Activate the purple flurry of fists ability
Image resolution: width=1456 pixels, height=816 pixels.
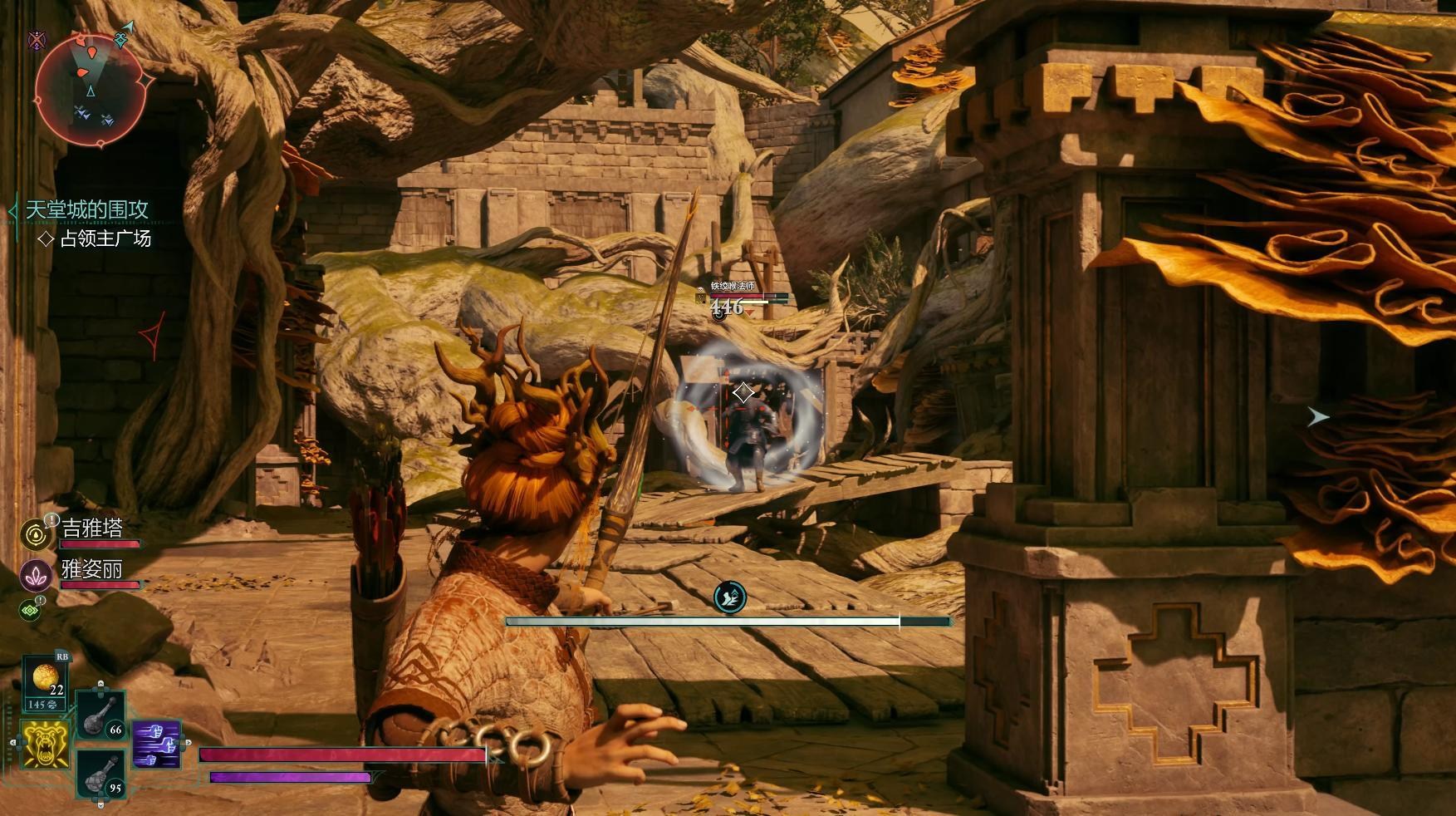click(156, 745)
